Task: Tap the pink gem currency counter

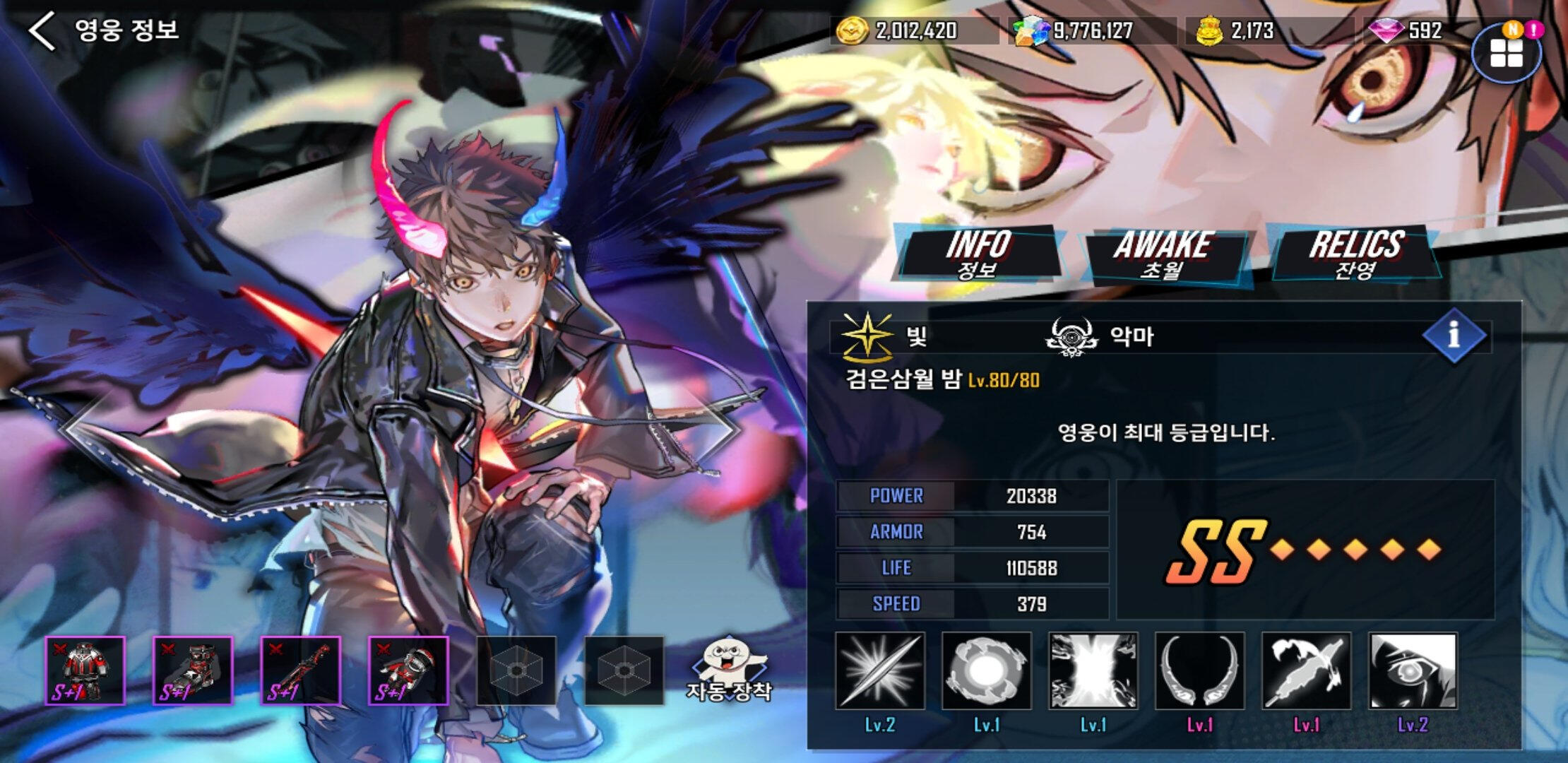Action: pyautogui.click(x=1406, y=31)
